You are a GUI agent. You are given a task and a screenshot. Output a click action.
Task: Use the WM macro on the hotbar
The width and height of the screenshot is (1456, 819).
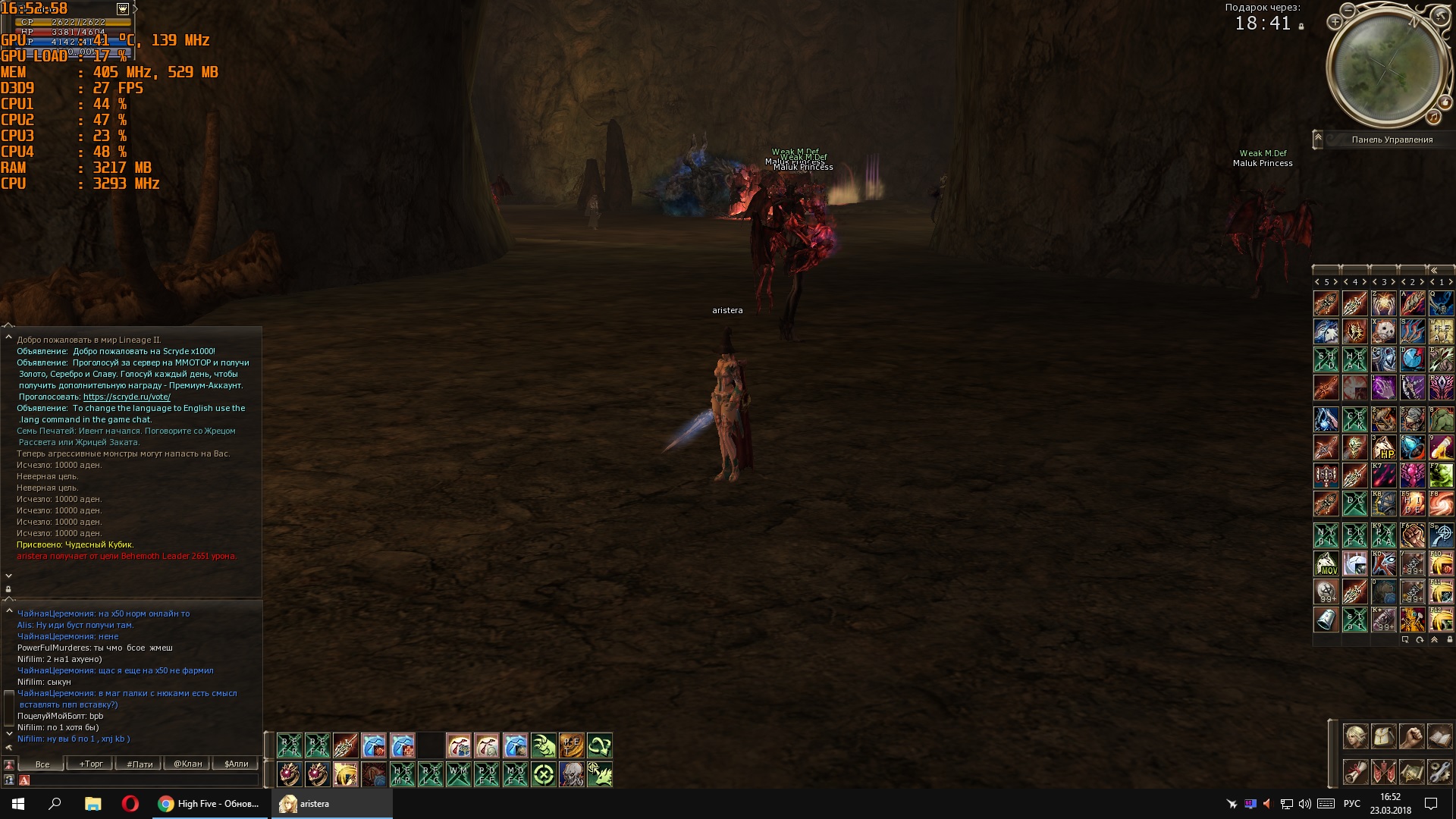[458, 774]
